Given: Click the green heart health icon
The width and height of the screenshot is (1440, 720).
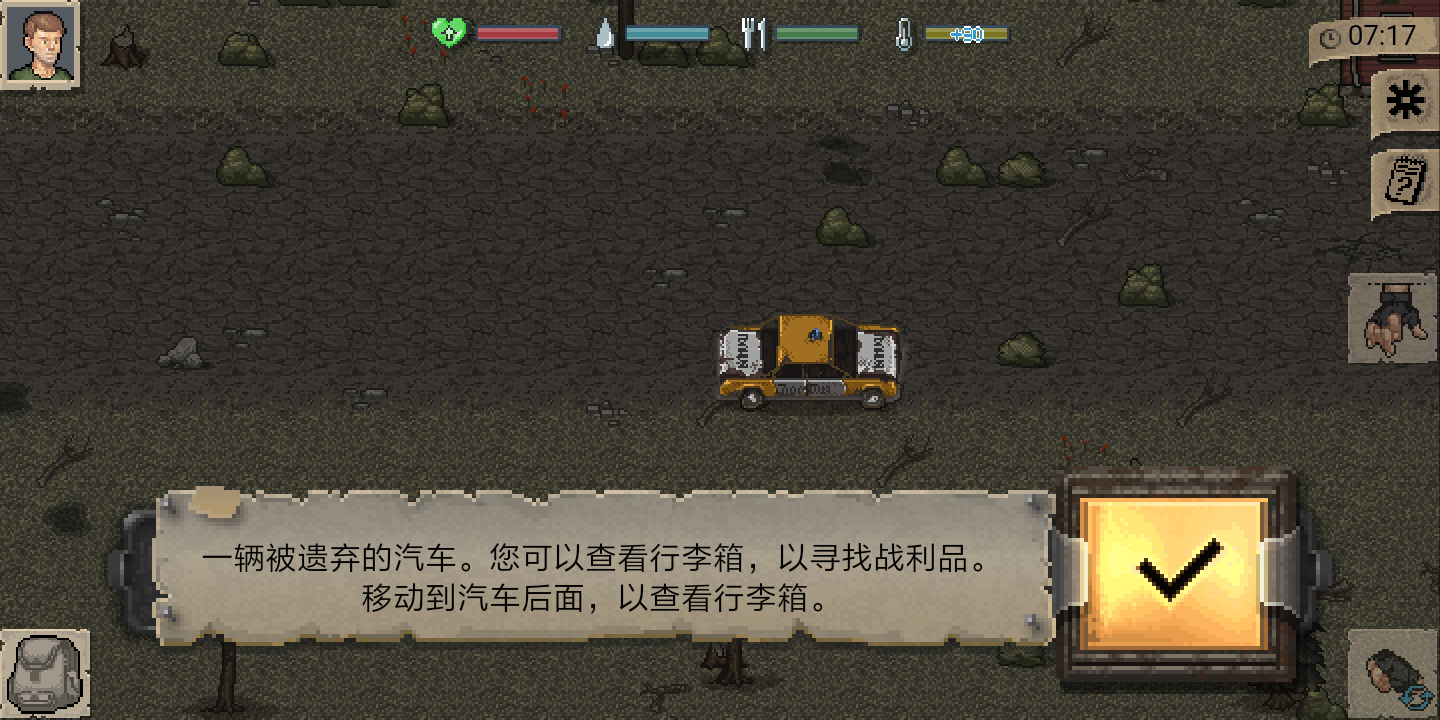Looking at the screenshot, I should (450, 31).
